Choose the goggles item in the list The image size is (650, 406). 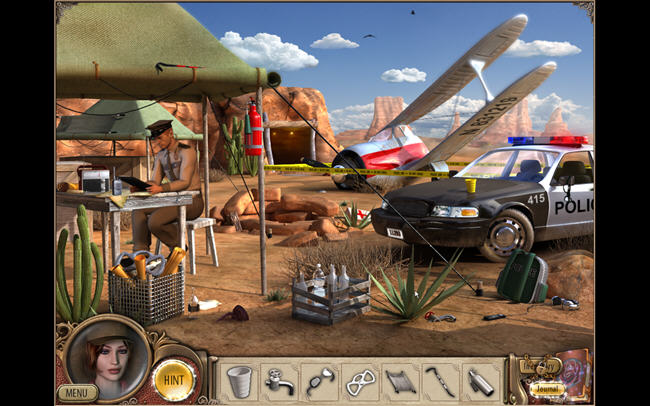[x=319, y=380]
